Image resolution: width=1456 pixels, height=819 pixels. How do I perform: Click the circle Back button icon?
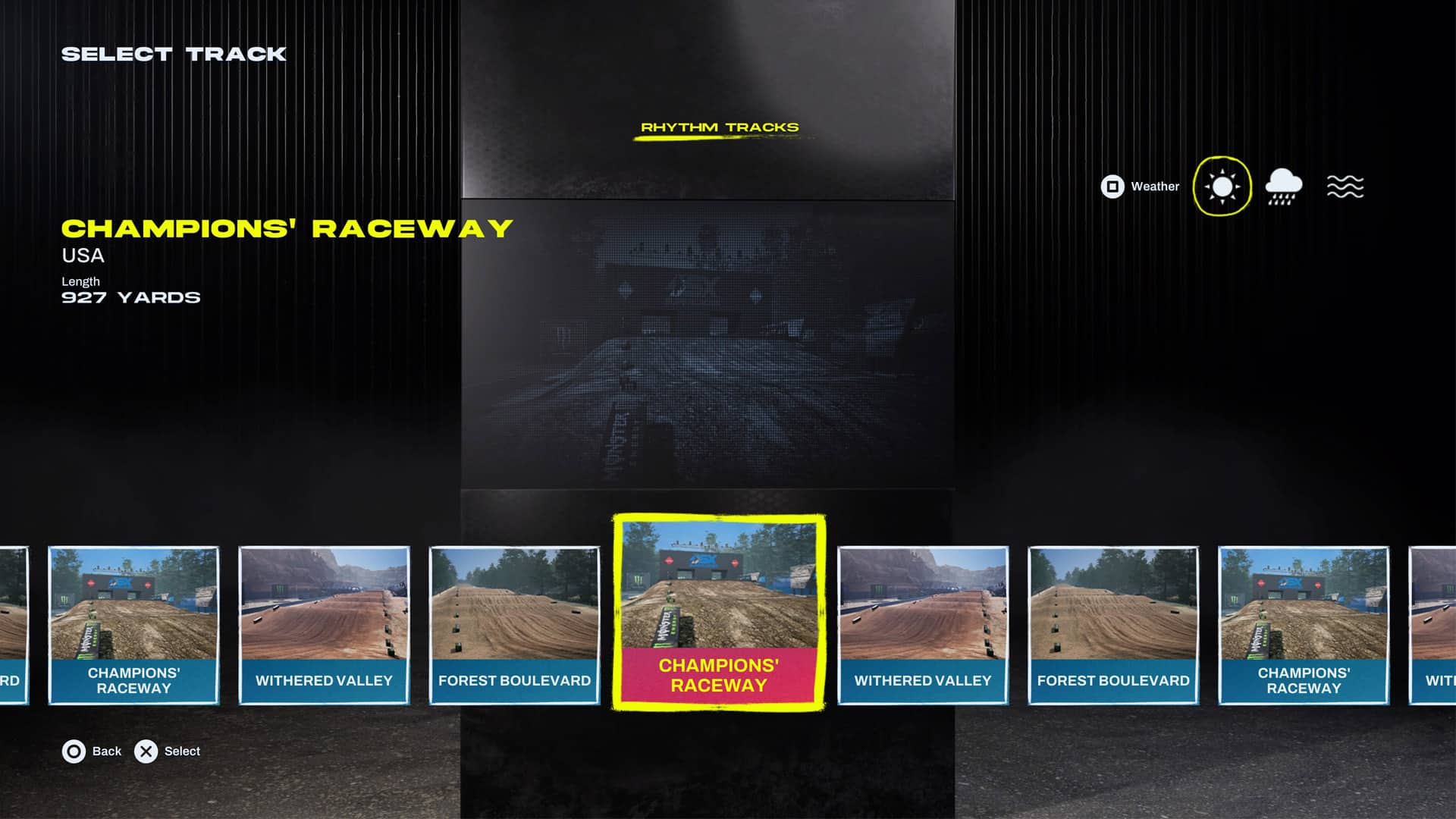[x=73, y=752]
